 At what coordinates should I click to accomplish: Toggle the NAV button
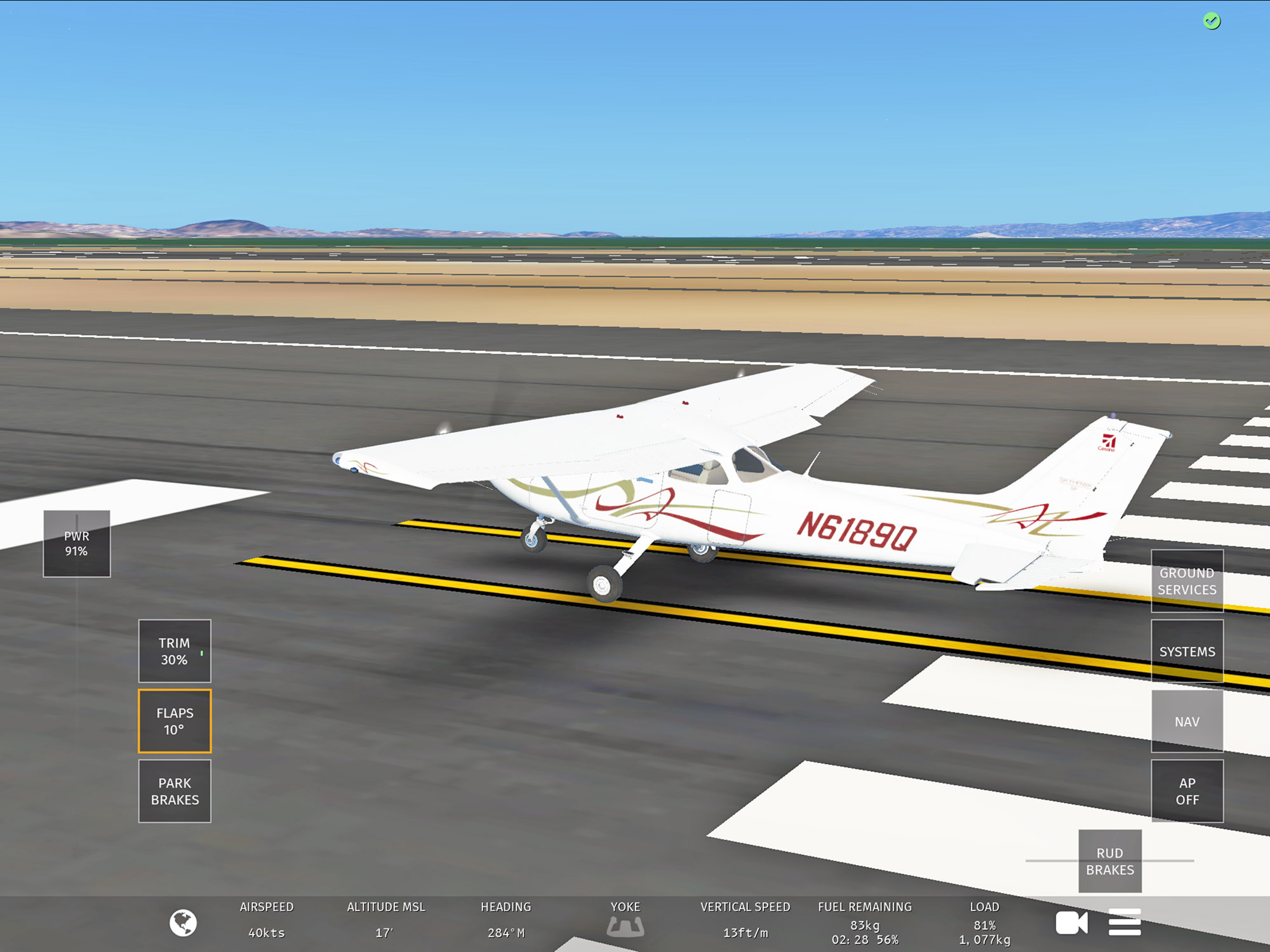[1187, 722]
